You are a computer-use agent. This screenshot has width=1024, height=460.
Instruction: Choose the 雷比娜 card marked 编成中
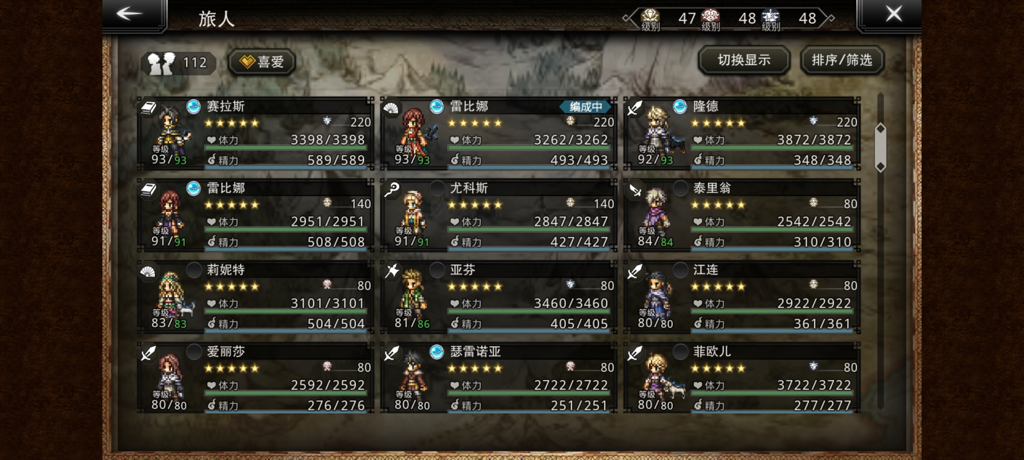(499, 133)
